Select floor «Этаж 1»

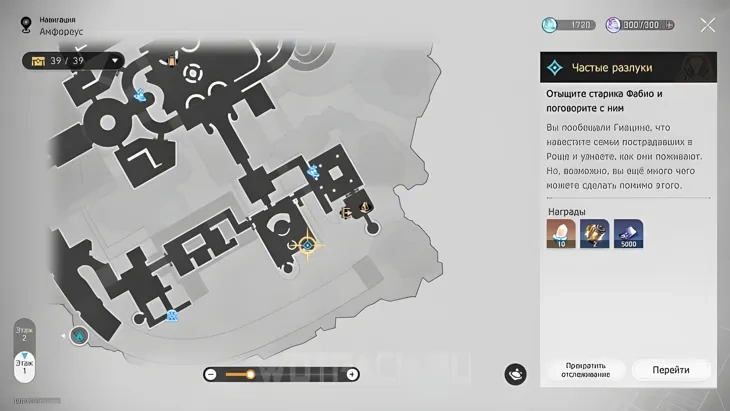tap(24, 366)
